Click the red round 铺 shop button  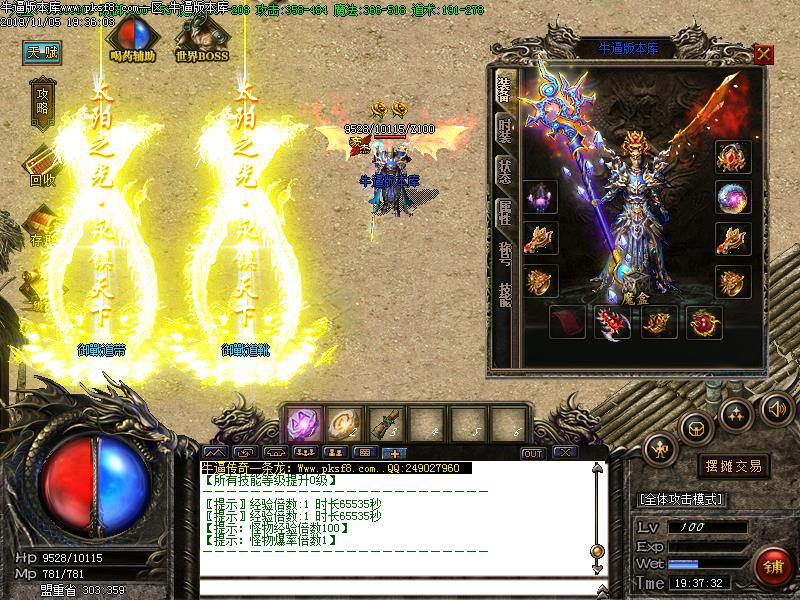tap(772, 567)
